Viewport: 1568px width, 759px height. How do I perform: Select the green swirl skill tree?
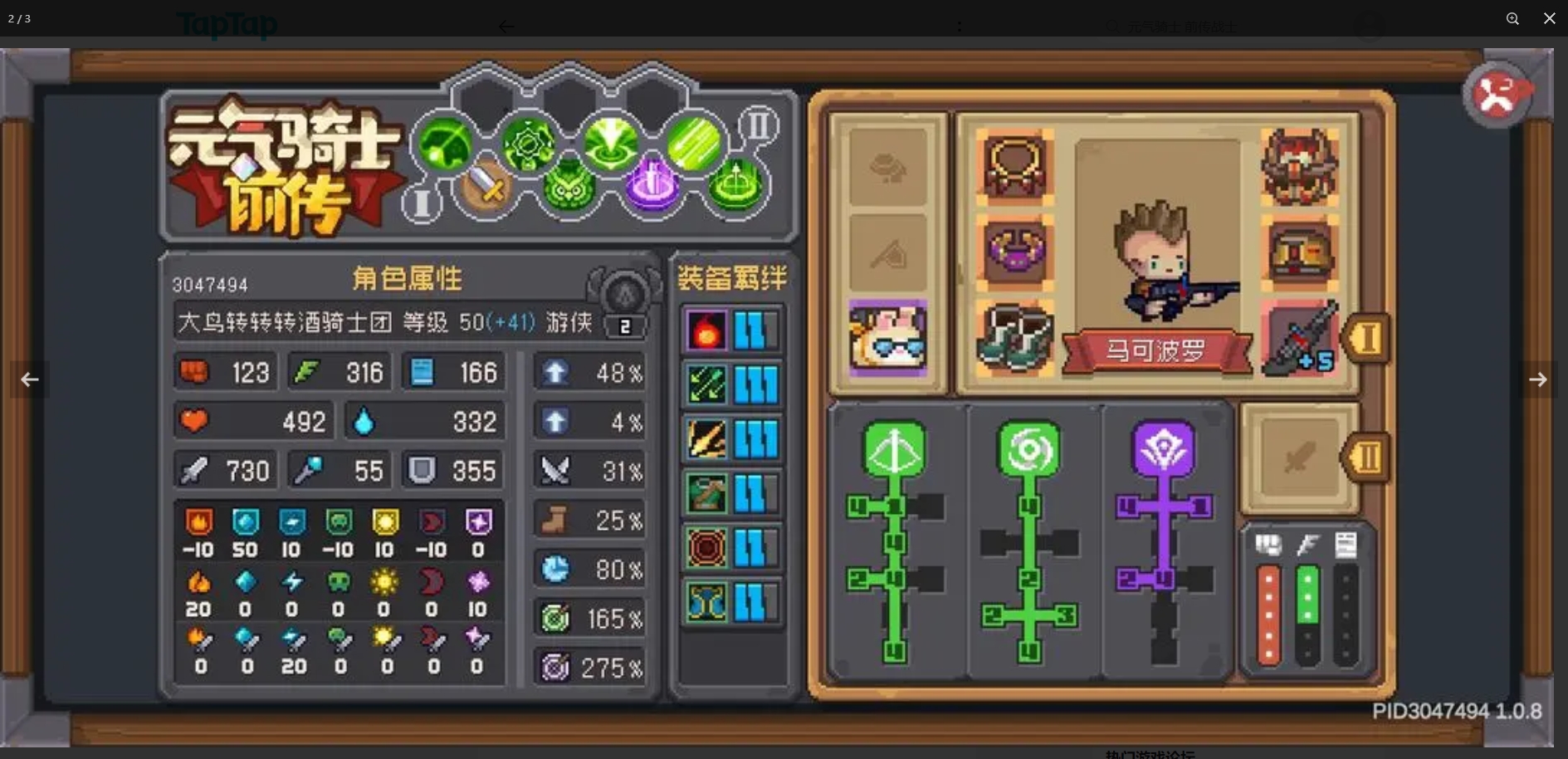click(1029, 449)
